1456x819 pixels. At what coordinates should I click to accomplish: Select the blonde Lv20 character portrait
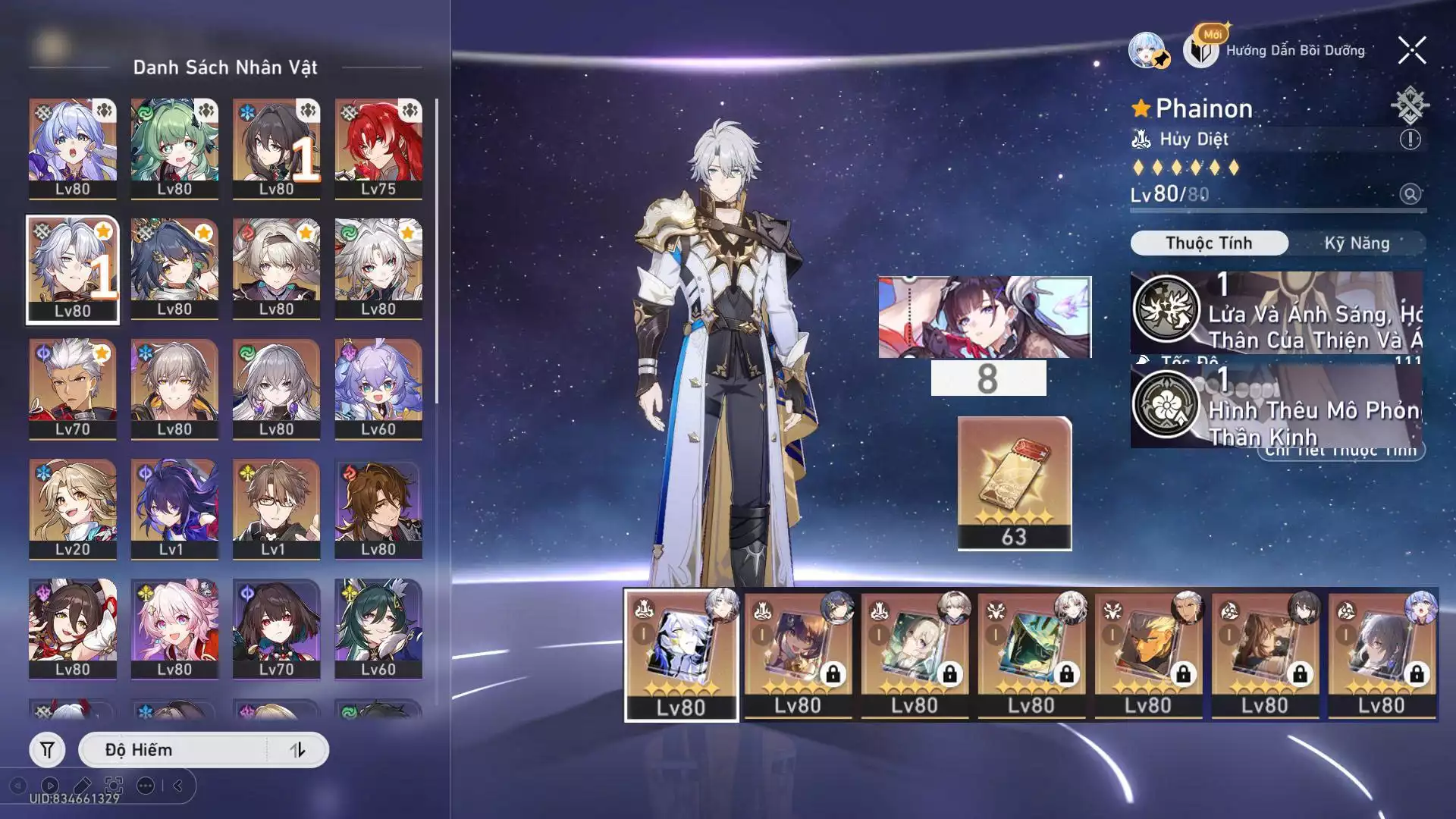[73, 508]
